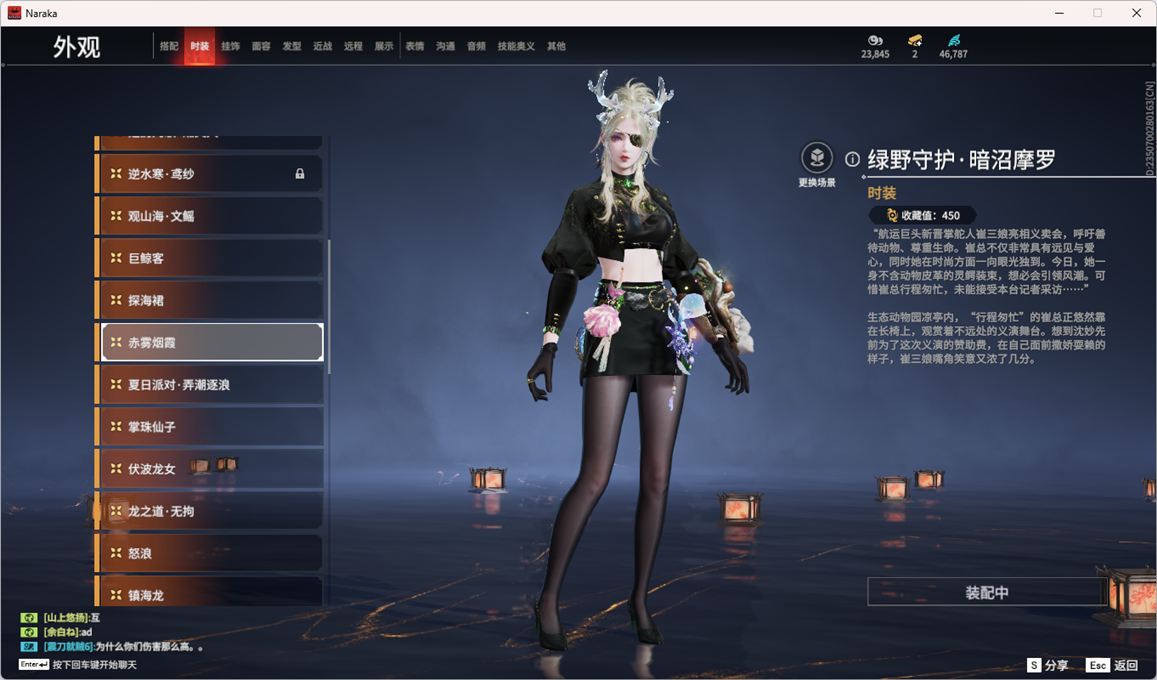Click the 更换场景 change scene icon
The width and height of the screenshot is (1157, 680).
[817, 158]
